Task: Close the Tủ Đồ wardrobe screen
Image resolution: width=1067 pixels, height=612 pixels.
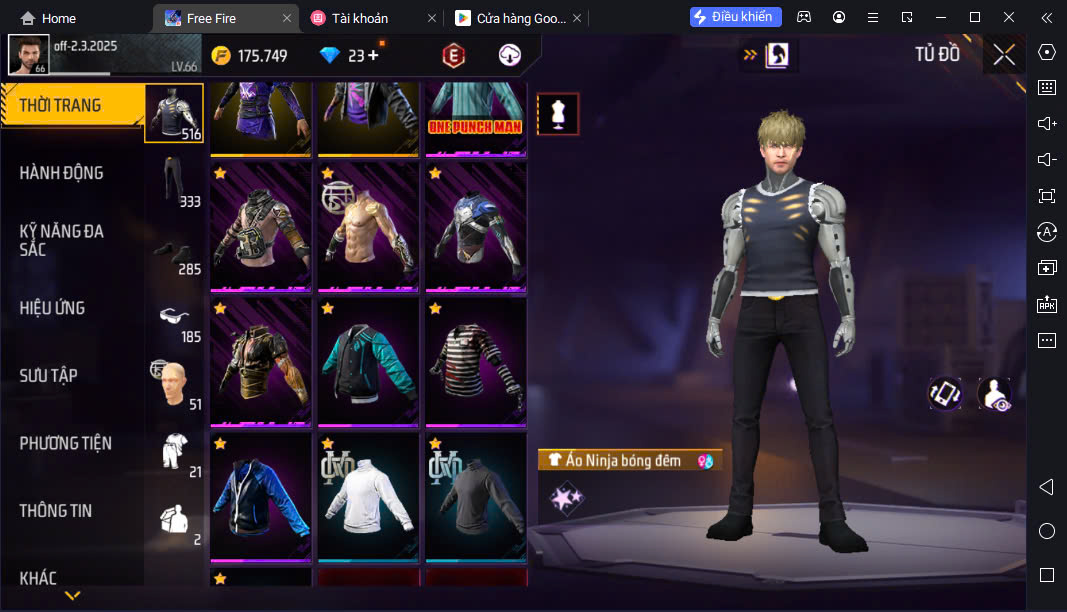Action: click(x=1004, y=55)
